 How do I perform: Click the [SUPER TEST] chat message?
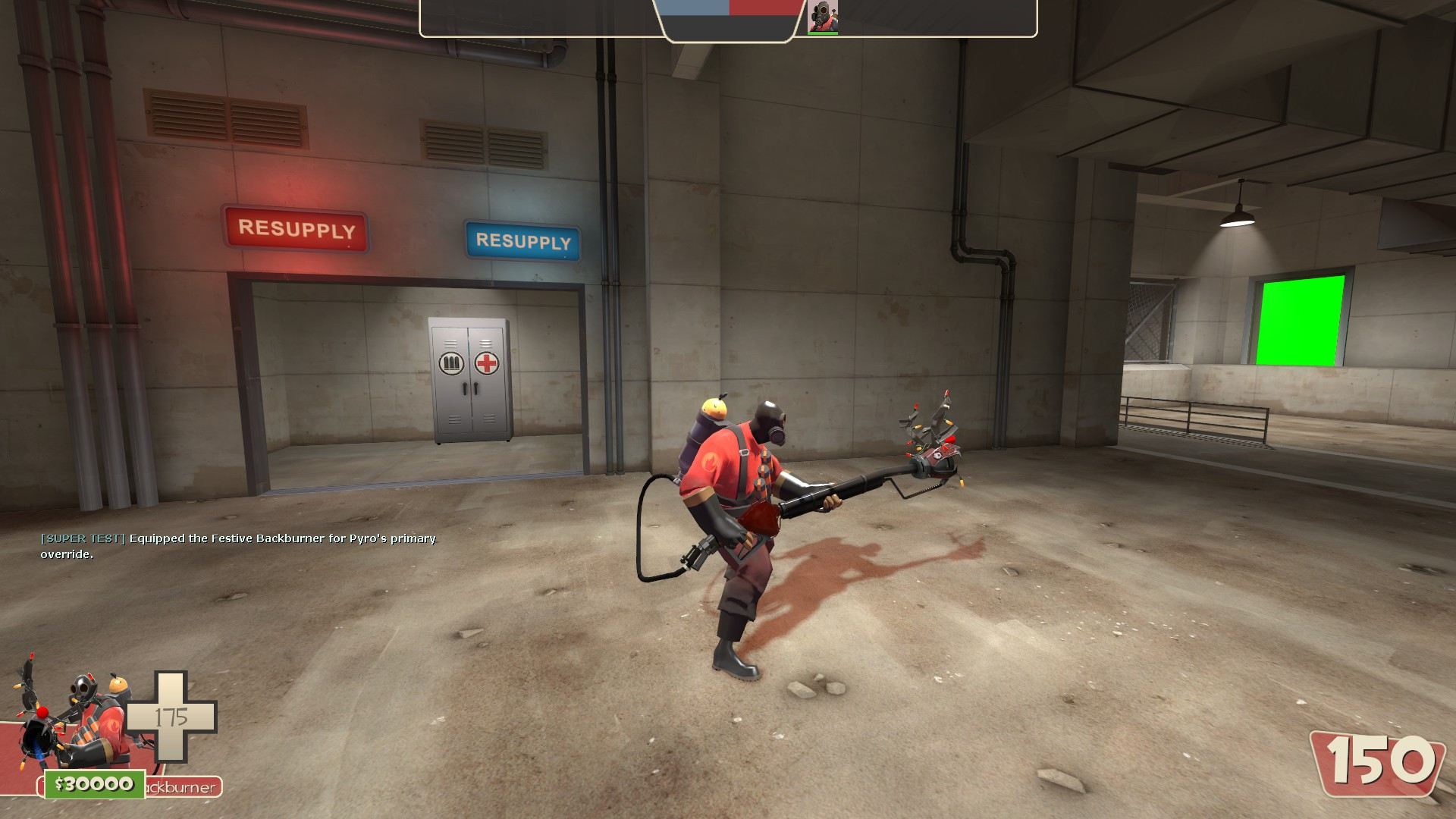click(x=82, y=538)
